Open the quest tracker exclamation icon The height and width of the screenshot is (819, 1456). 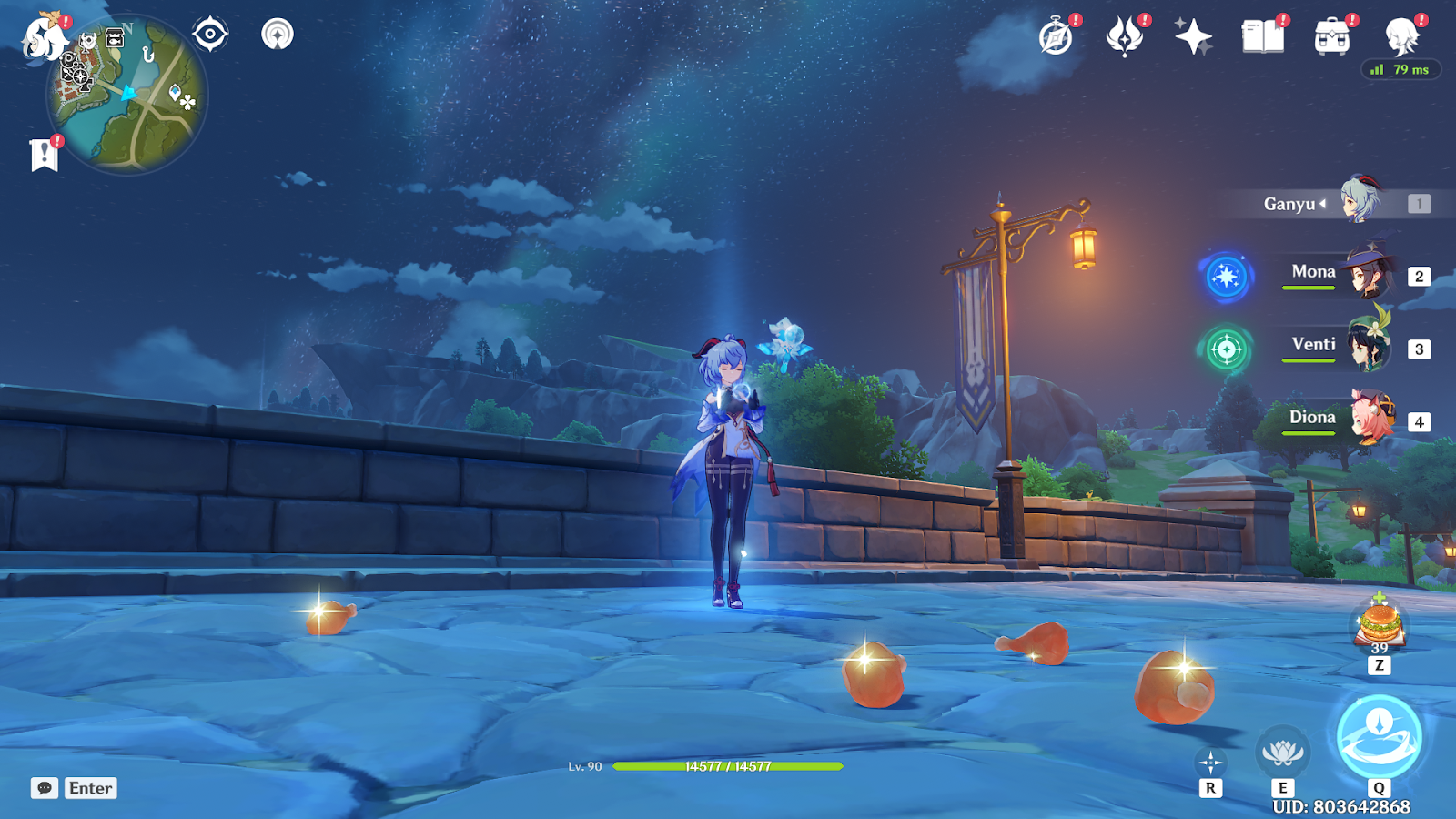tap(44, 155)
